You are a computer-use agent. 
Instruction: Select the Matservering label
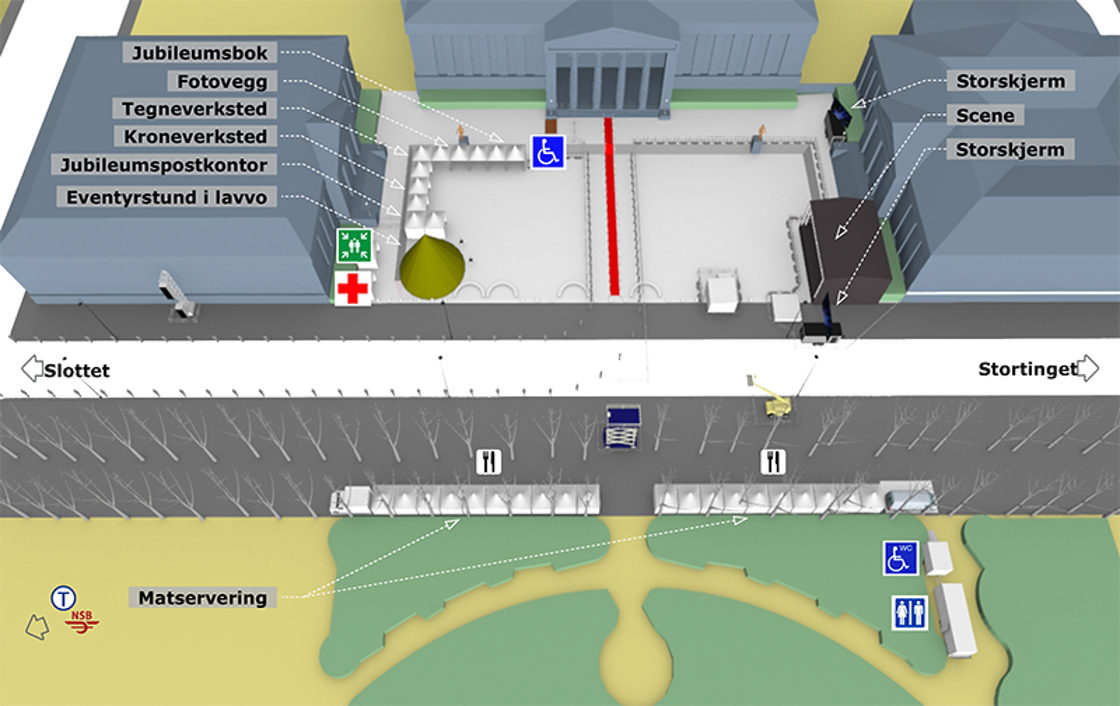click(203, 598)
